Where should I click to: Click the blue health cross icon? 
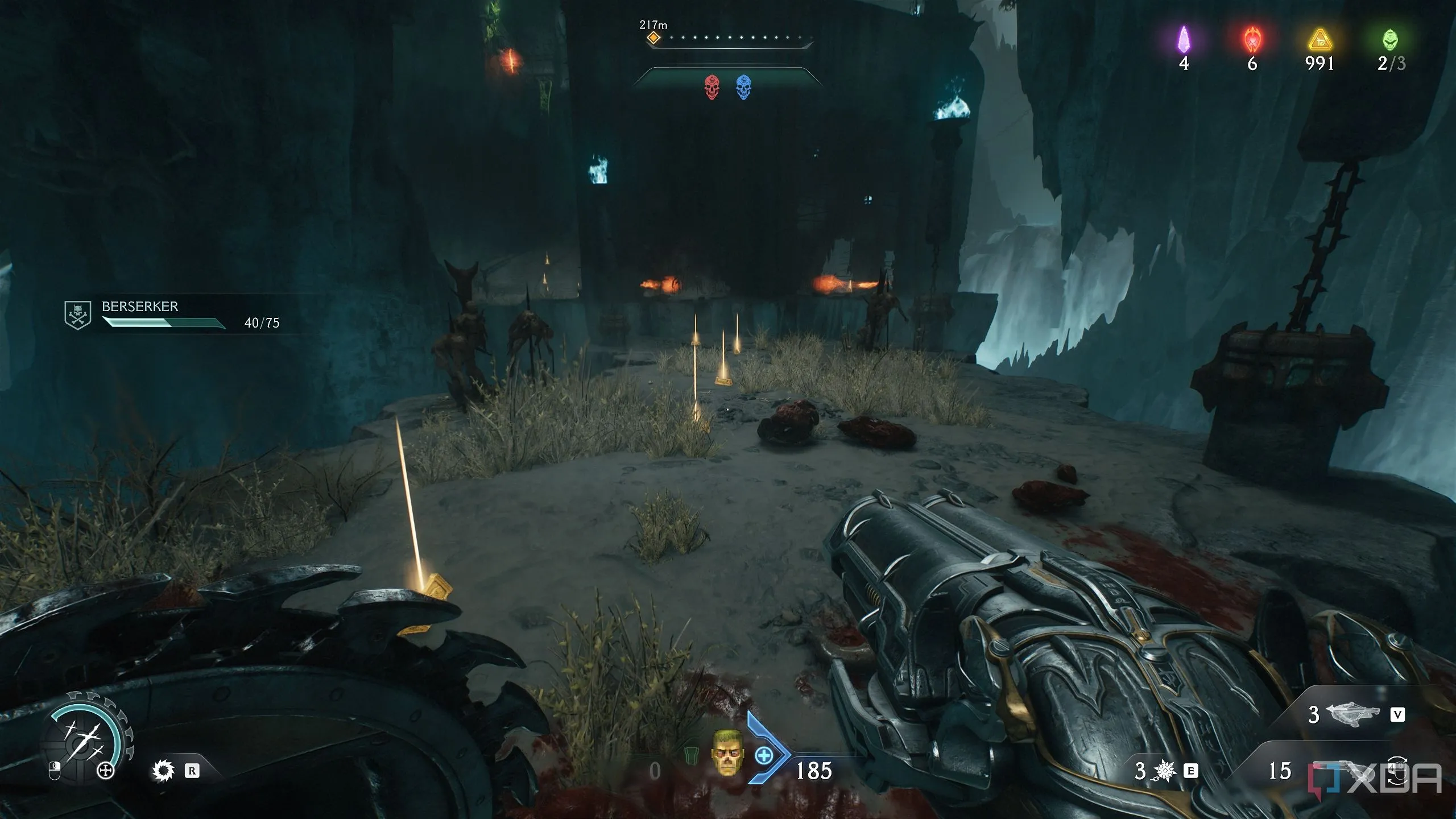point(764,756)
